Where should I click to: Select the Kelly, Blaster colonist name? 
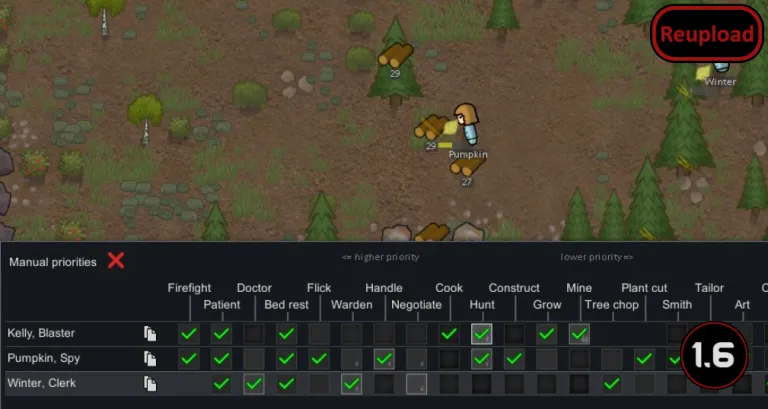[x=41, y=333]
